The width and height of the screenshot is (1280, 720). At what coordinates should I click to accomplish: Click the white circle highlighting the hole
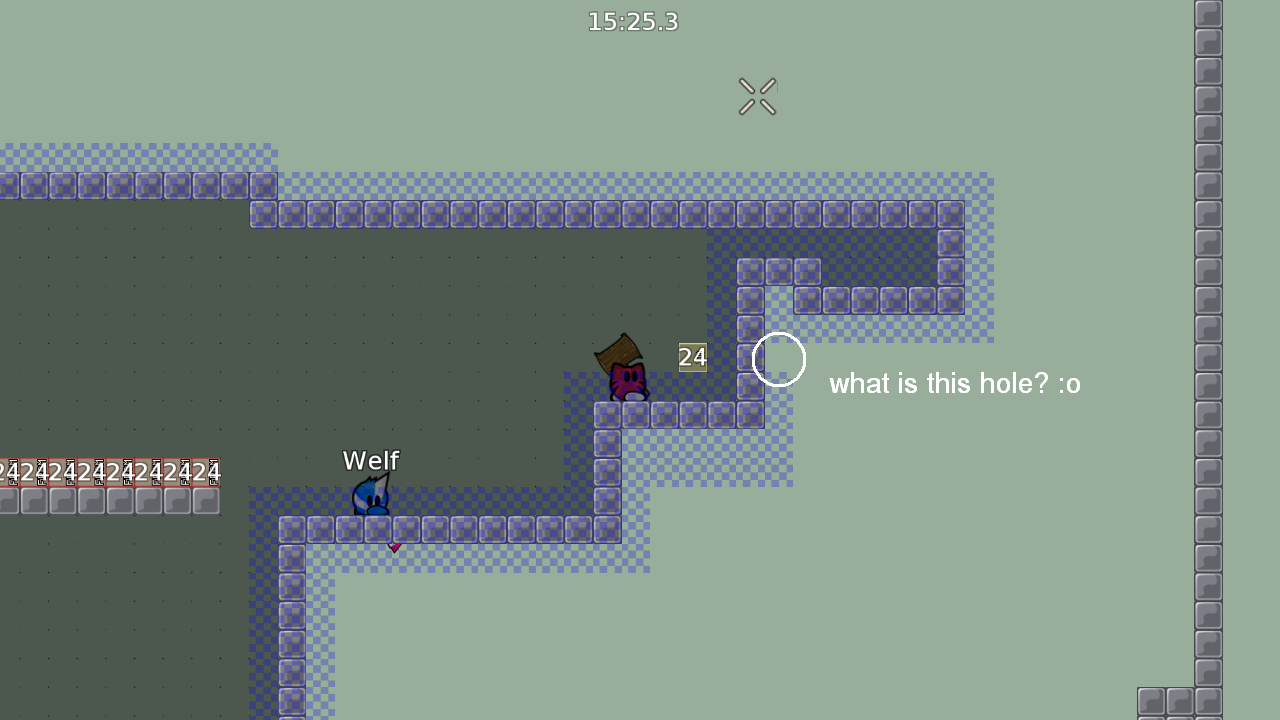[x=778, y=360]
